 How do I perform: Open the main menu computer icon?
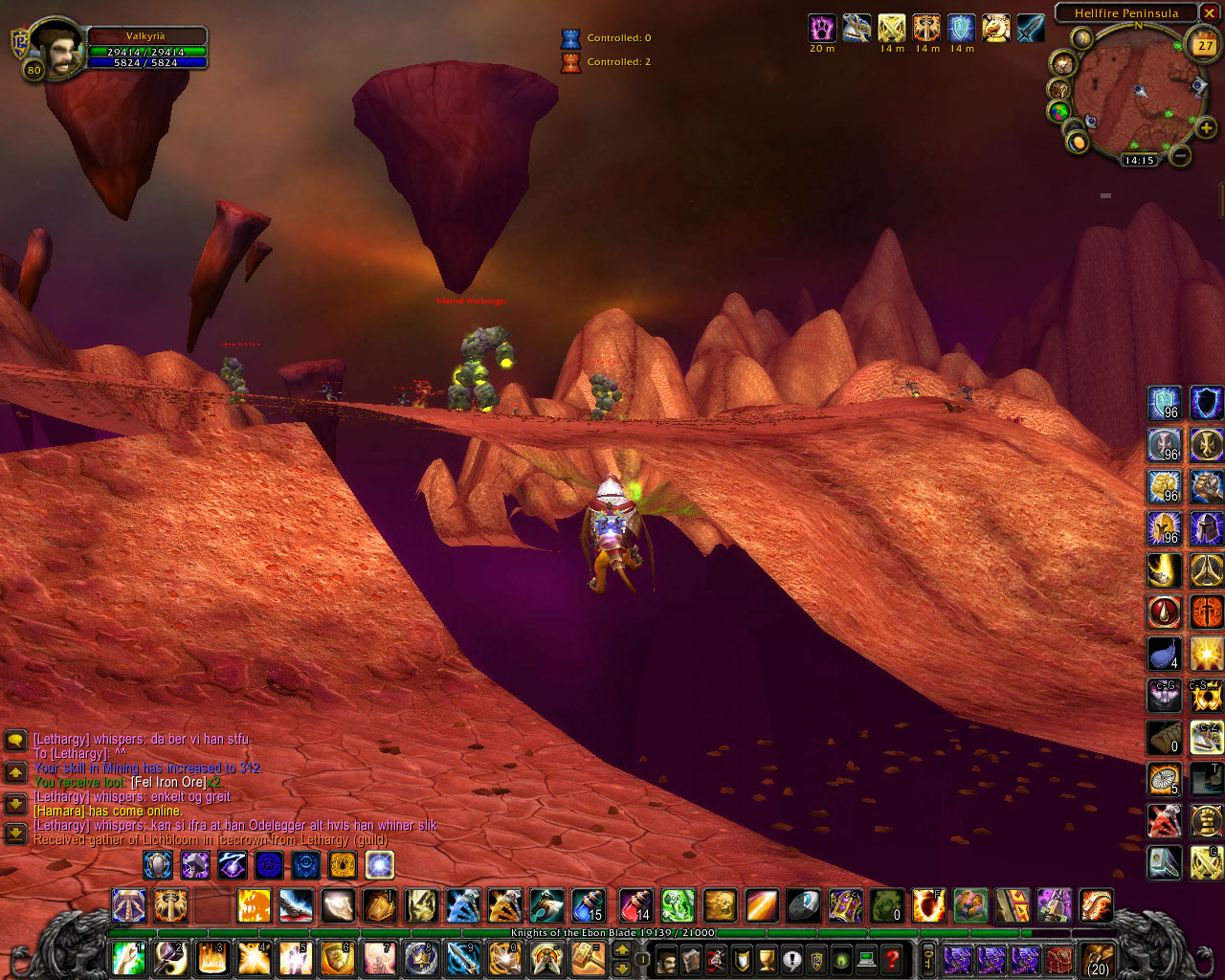point(866,958)
